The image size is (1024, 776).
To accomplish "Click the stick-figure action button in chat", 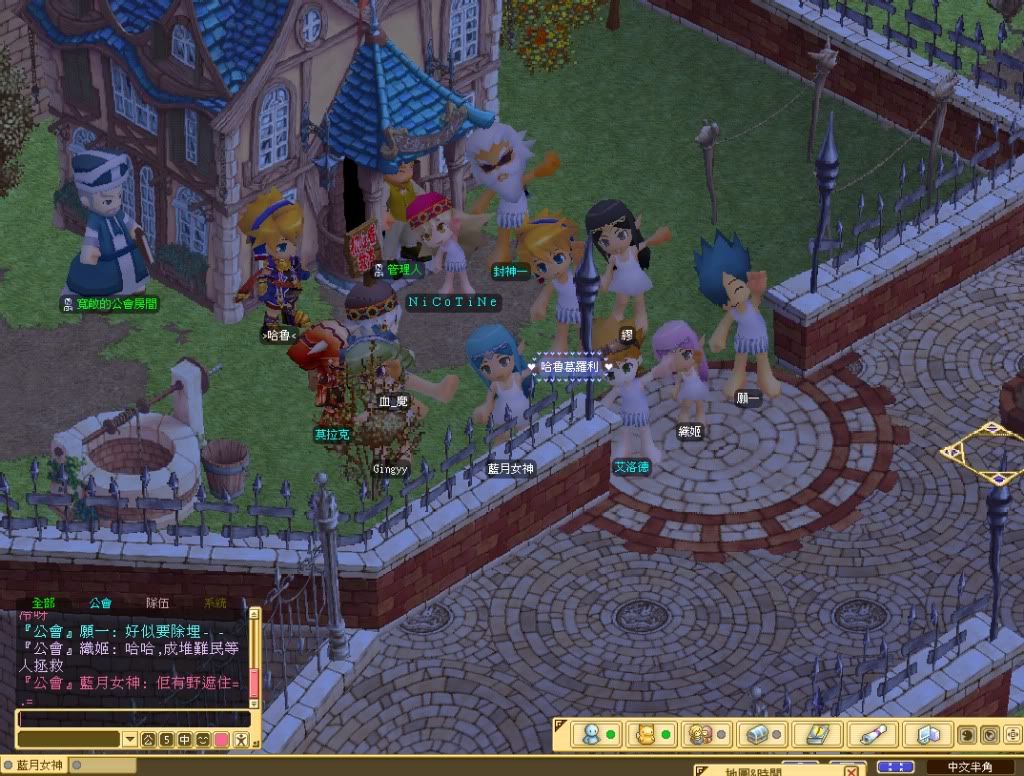I will pos(240,740).
